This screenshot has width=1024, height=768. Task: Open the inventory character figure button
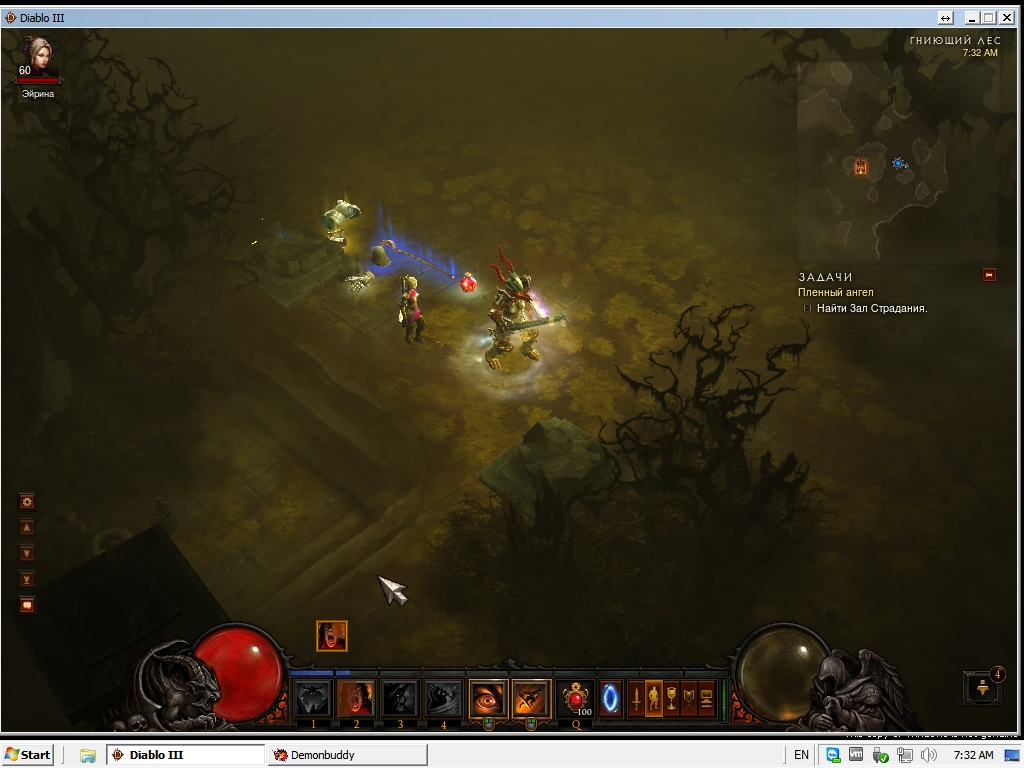(653, 698)
